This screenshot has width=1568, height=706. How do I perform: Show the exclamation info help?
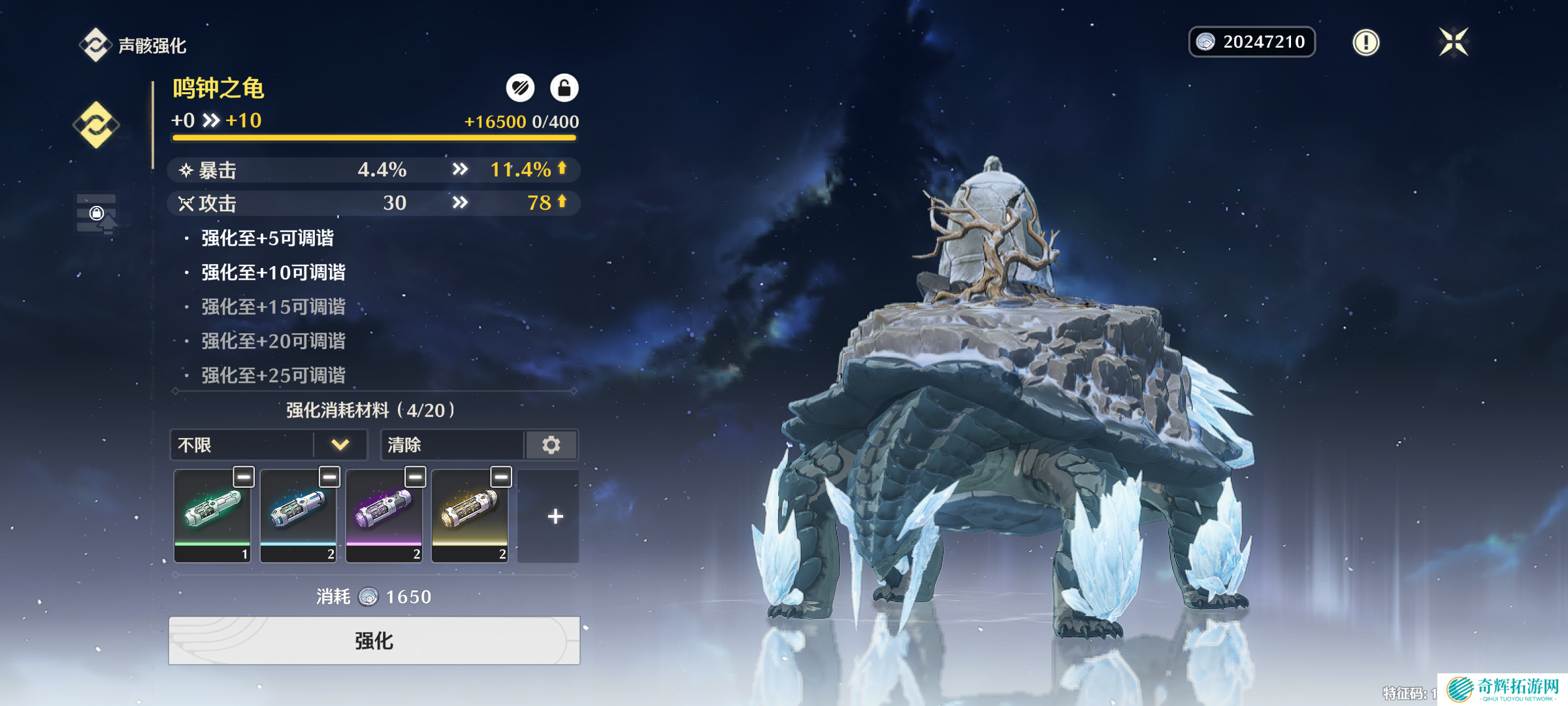[1365, 42]
